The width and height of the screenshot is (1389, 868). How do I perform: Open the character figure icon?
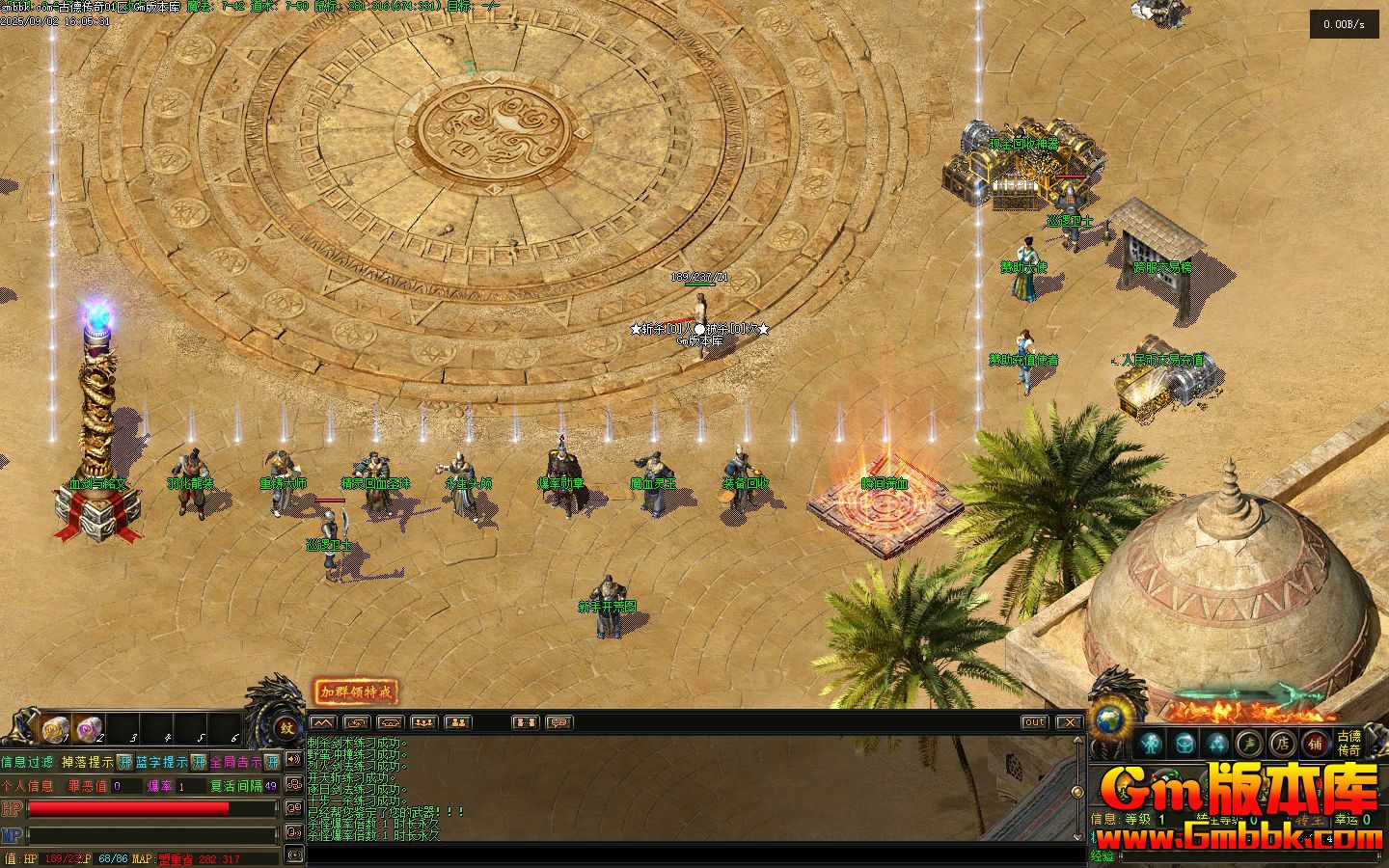click(1150, 744)
